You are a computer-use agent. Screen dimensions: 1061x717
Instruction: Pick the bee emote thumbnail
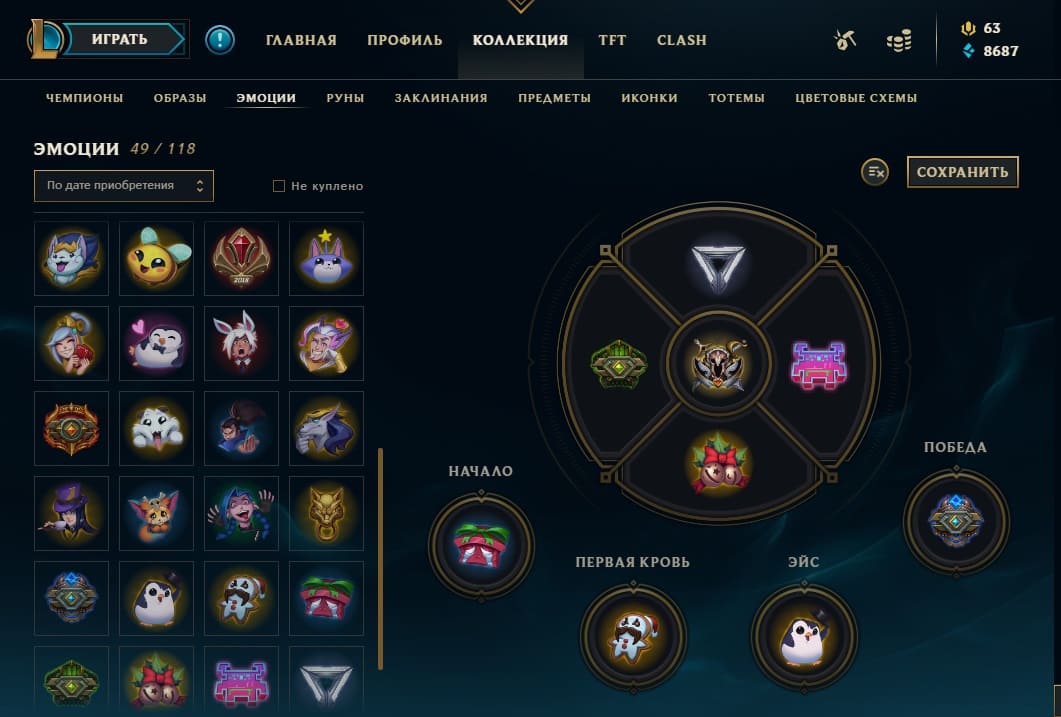tap(156, 258)
